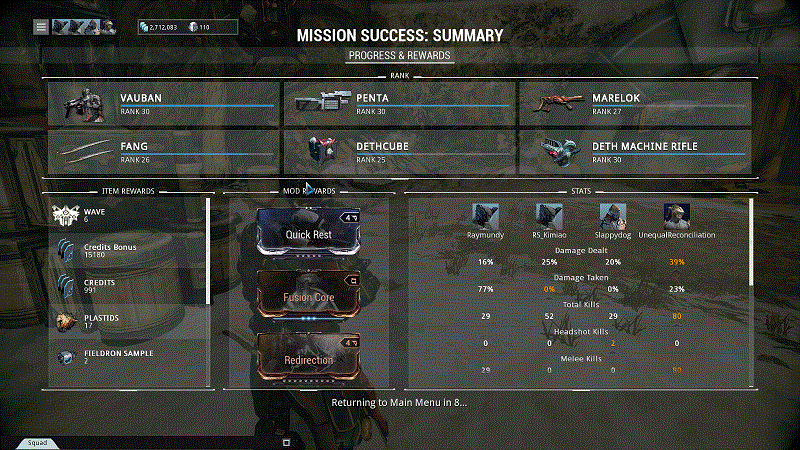Image resolution: width=800 pixels, height=450 pixels.
Task: Select the Dethcube sentinel card
Action: pos(399,152)
